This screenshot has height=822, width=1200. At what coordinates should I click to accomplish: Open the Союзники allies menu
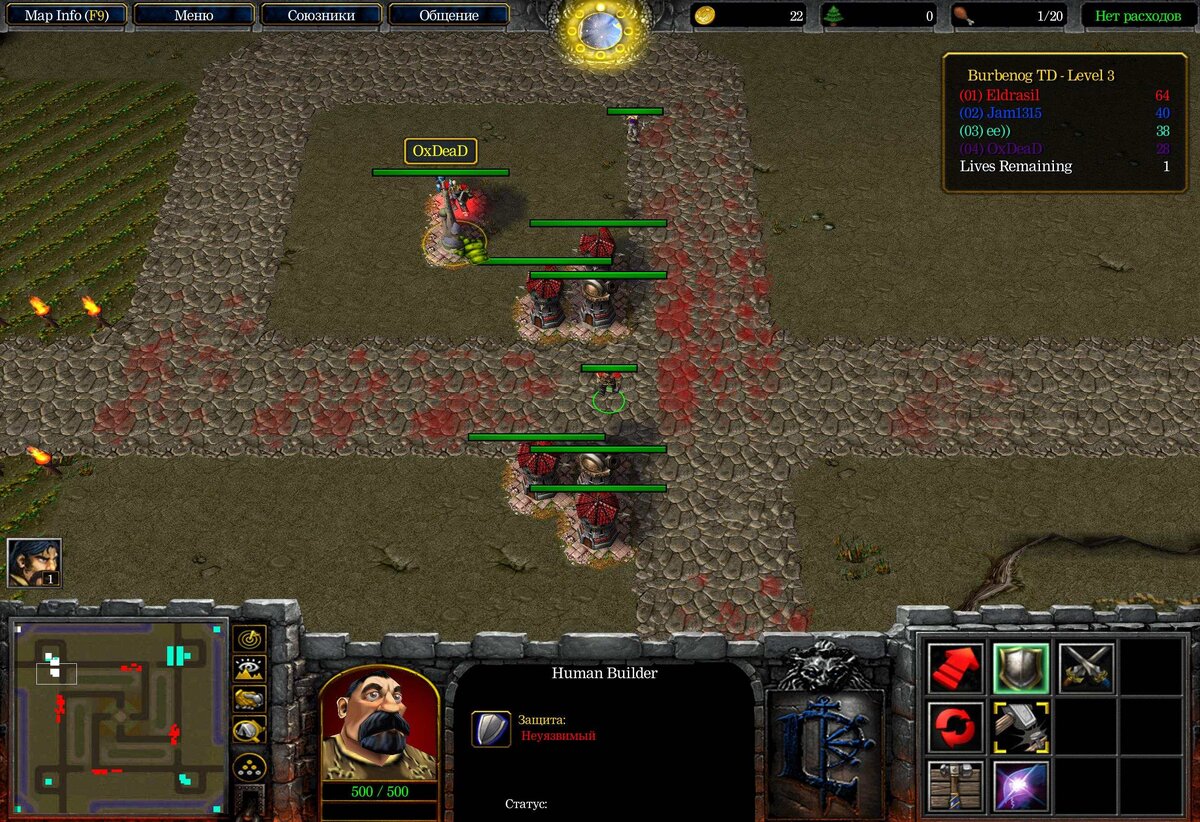tap(321, 15)
